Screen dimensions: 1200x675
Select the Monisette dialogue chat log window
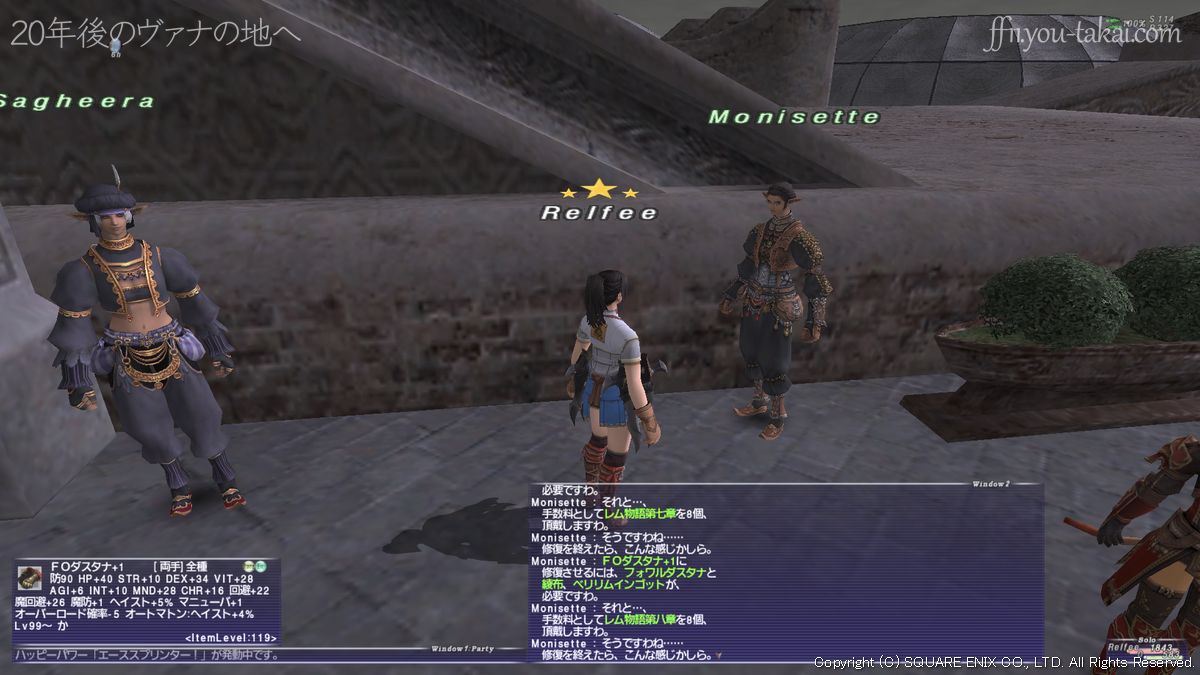point(786,572)
